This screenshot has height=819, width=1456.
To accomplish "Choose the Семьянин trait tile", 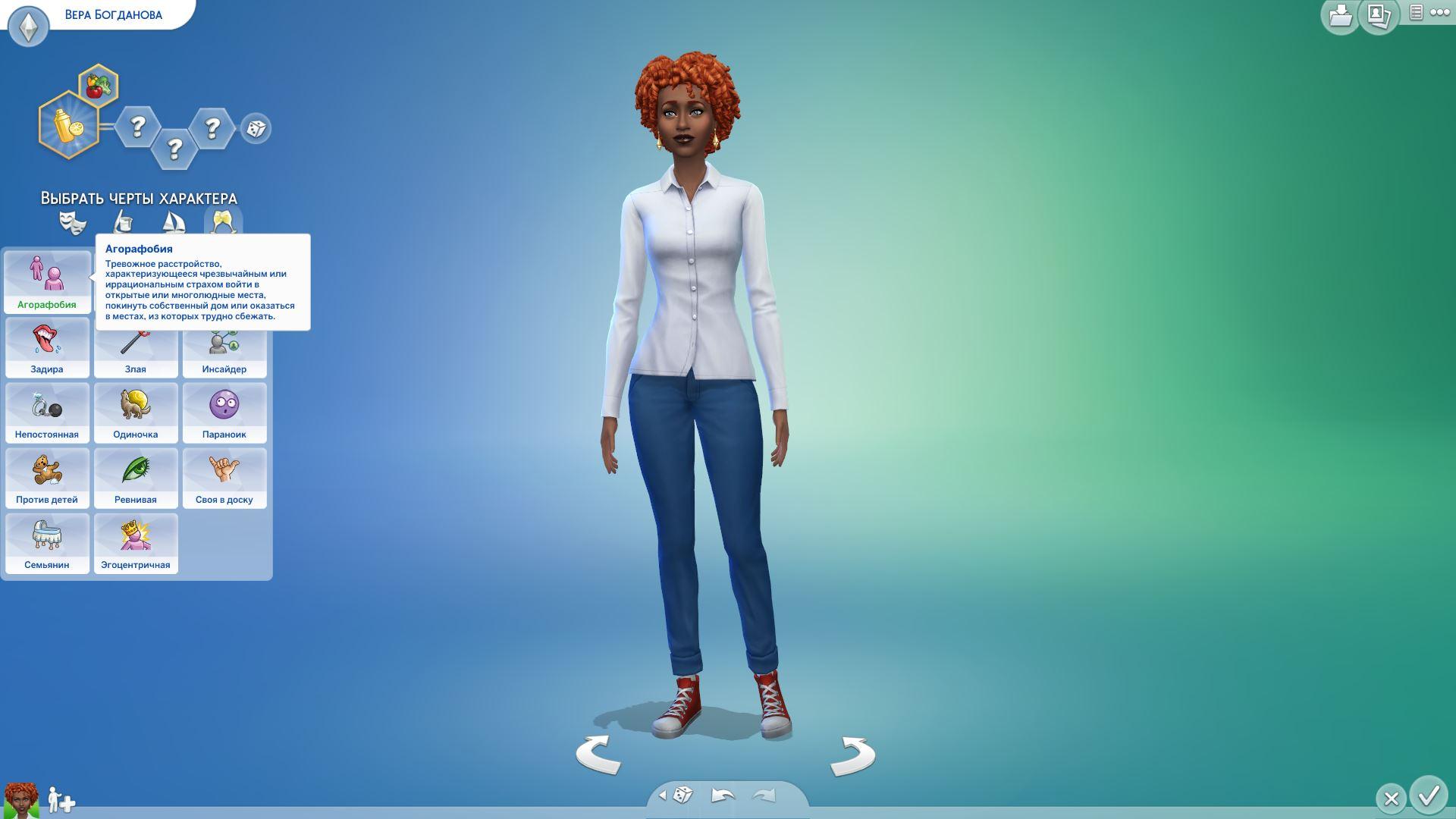I will [x=47, y=543].
